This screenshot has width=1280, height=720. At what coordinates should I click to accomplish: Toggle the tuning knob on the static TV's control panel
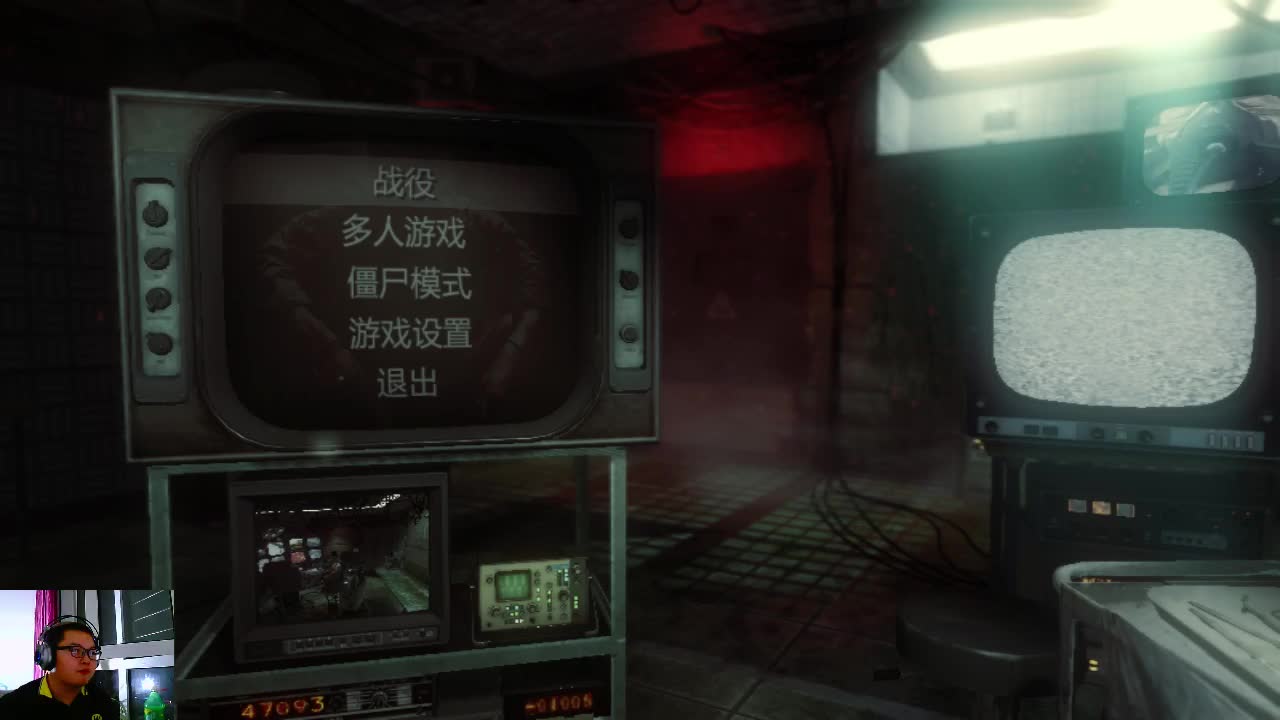pos(1145,436)
